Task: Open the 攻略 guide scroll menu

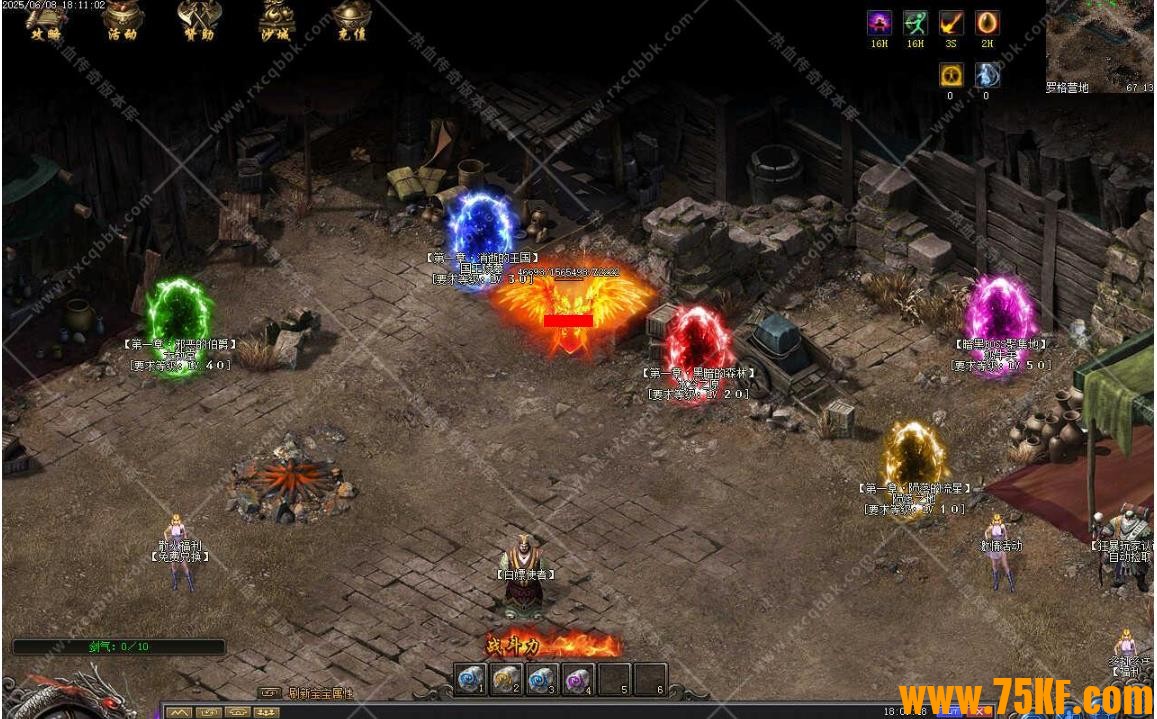Action: coord(43,20)
